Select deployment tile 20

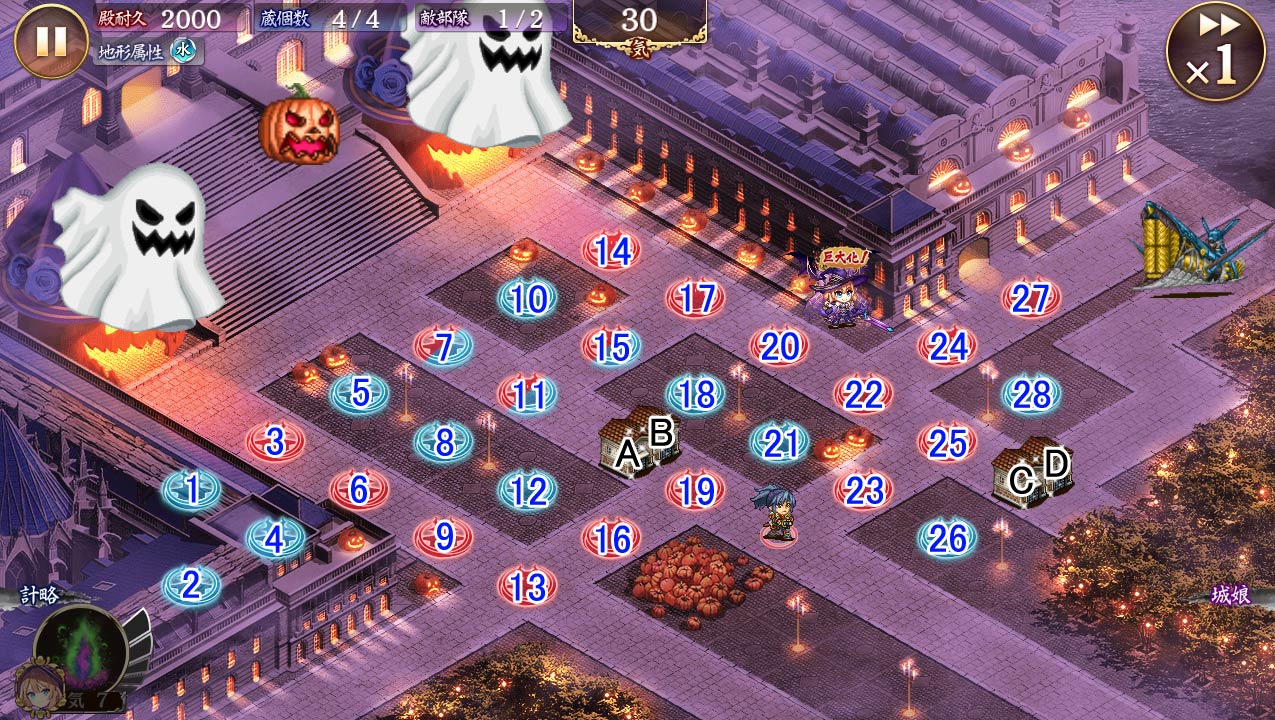779,347
